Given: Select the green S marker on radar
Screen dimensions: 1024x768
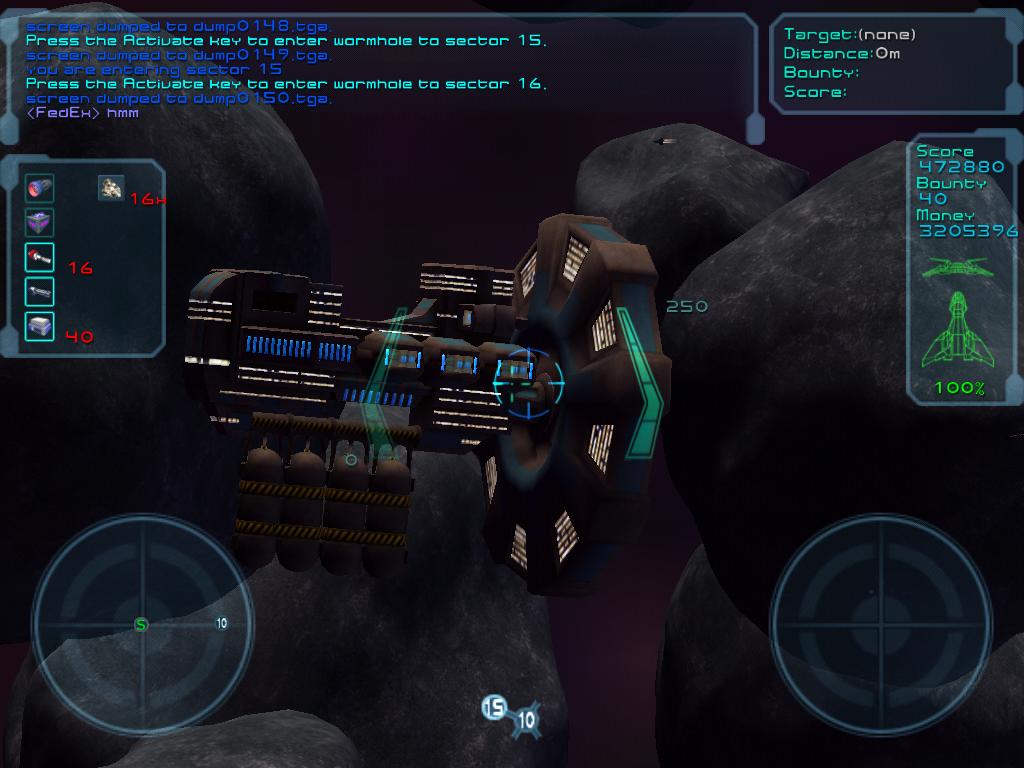Looking at the screenshot, I should [141, 625].
